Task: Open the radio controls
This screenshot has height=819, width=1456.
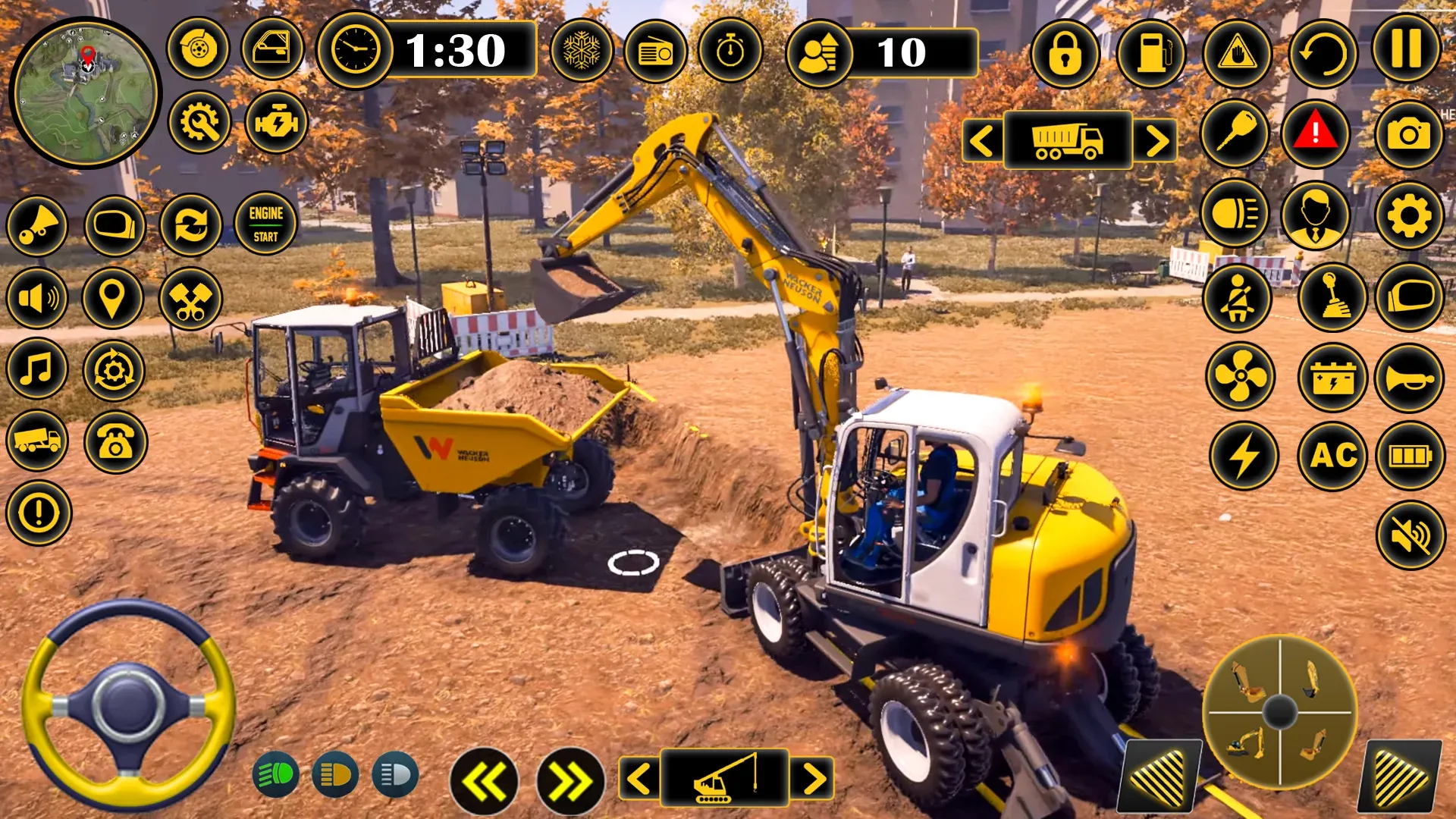Action: [657, 52]
